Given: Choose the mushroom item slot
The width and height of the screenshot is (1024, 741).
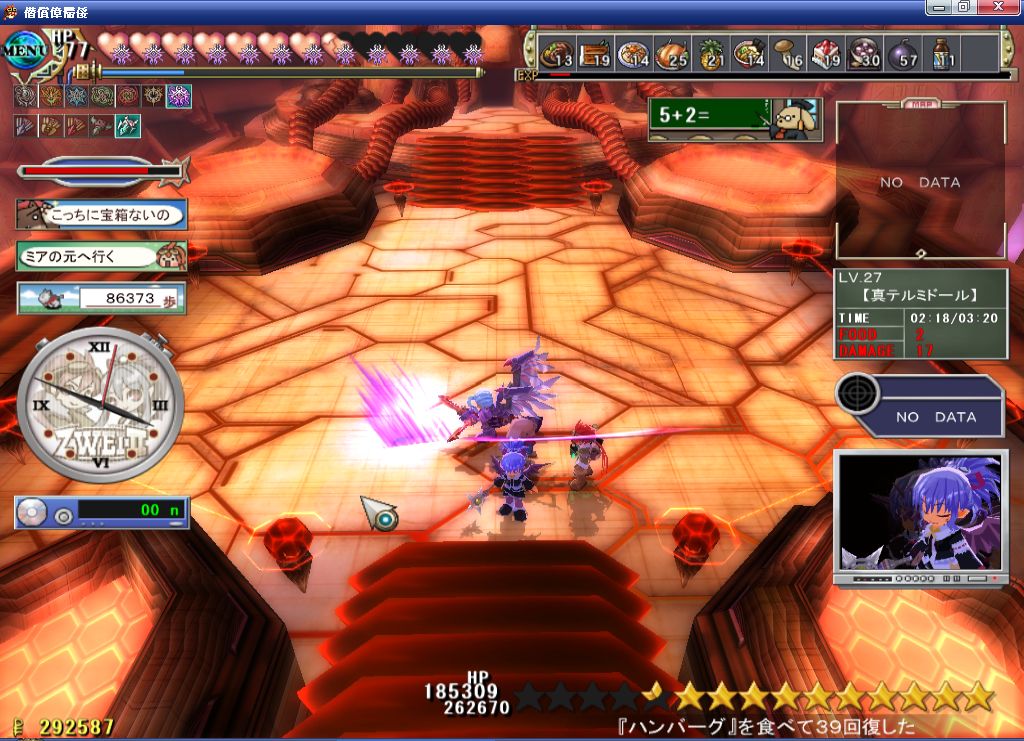Looking at the screenshot, I should (788, 53).
